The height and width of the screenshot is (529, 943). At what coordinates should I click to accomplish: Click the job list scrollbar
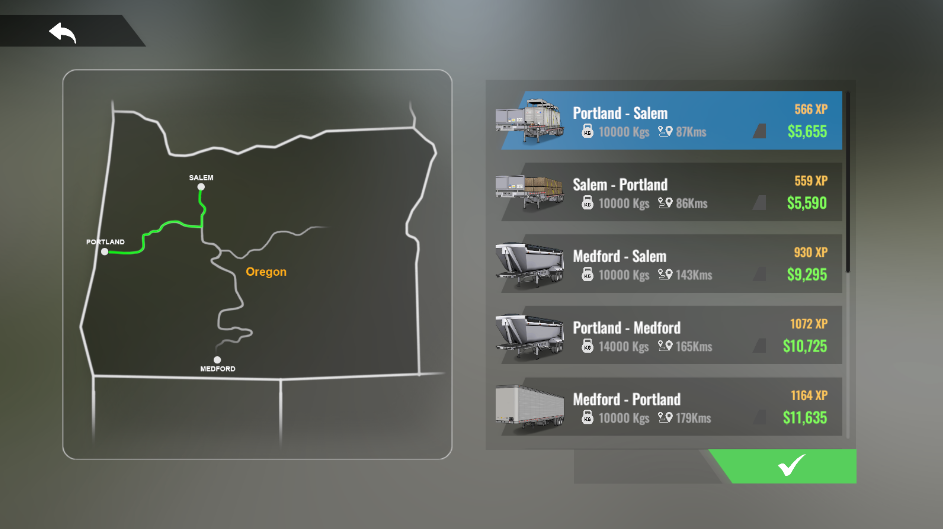tap(848, 182)
